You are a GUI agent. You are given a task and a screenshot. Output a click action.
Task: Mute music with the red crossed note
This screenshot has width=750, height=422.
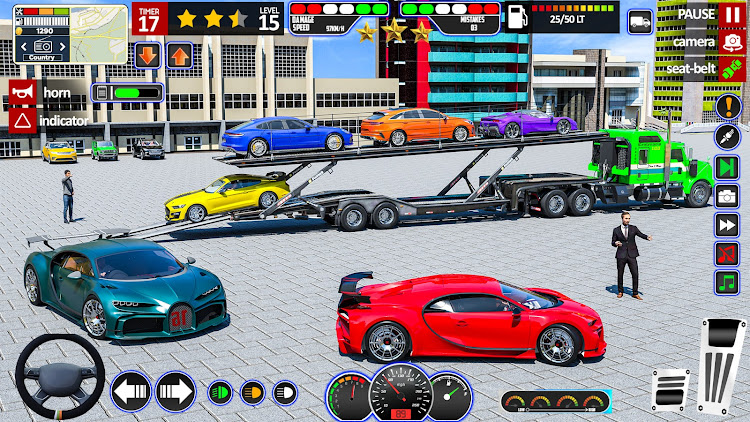[727, 254]
